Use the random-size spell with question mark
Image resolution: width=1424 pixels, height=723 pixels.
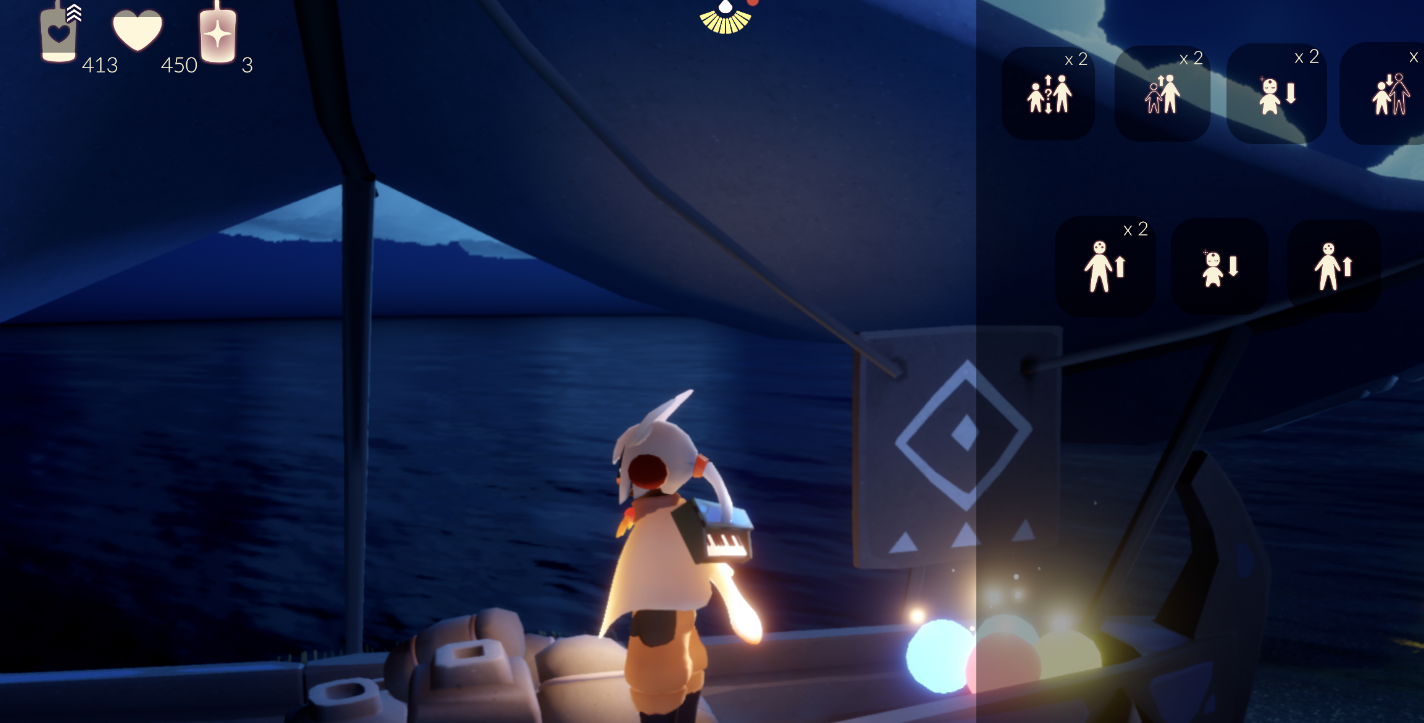(1048, 94)
